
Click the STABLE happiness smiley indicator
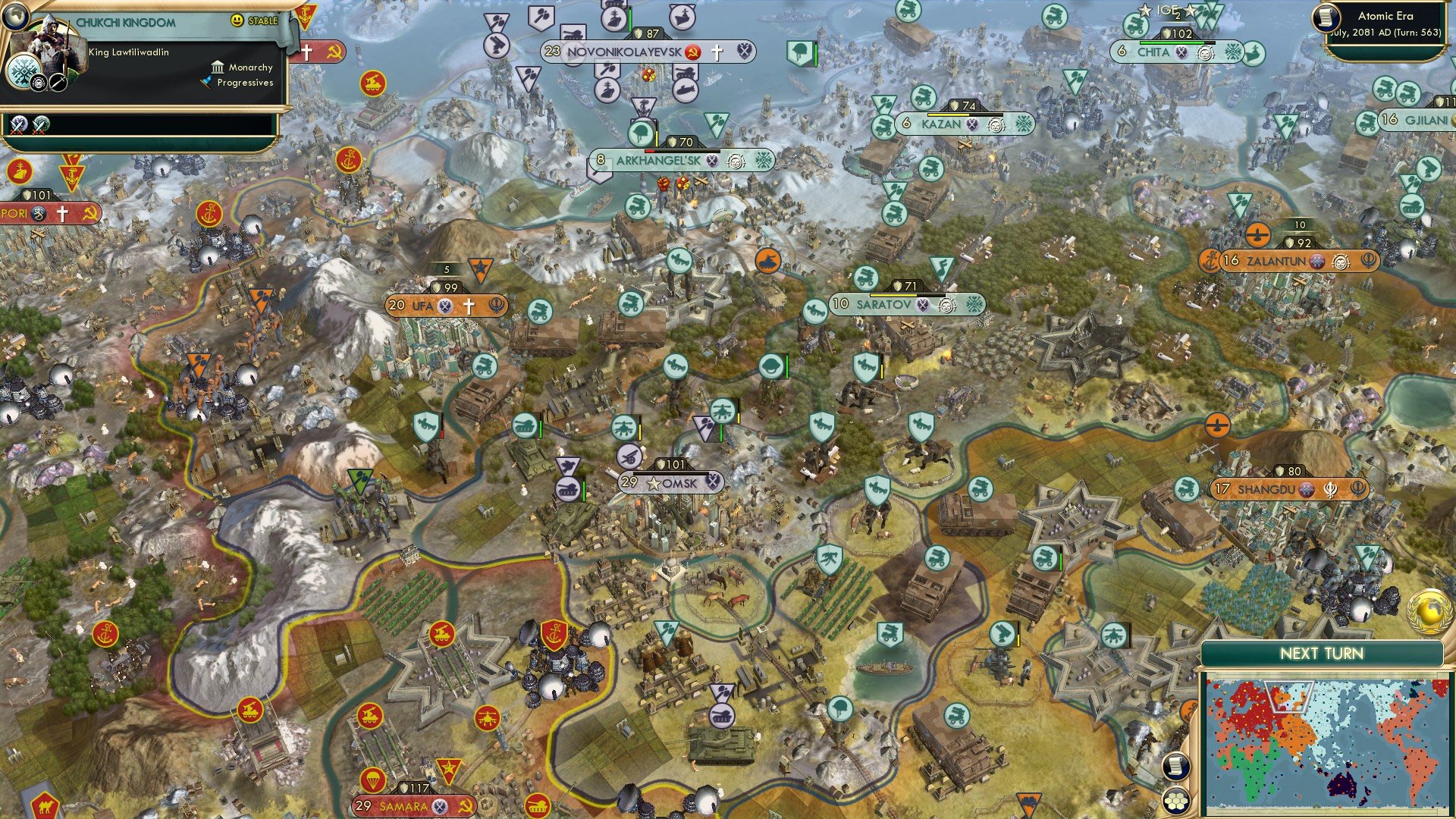[237, 21]
